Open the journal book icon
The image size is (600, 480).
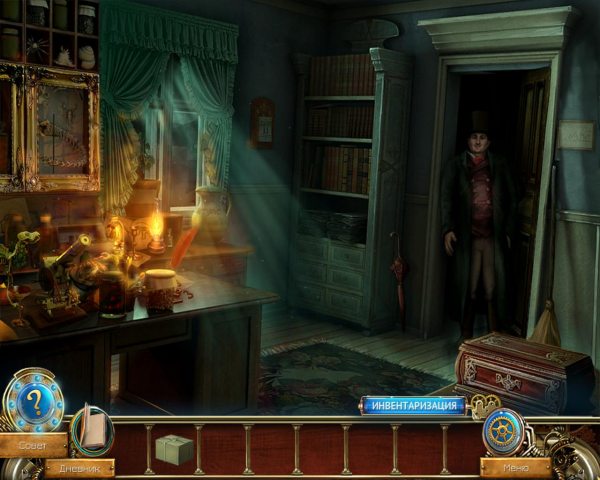click(91, 430)
